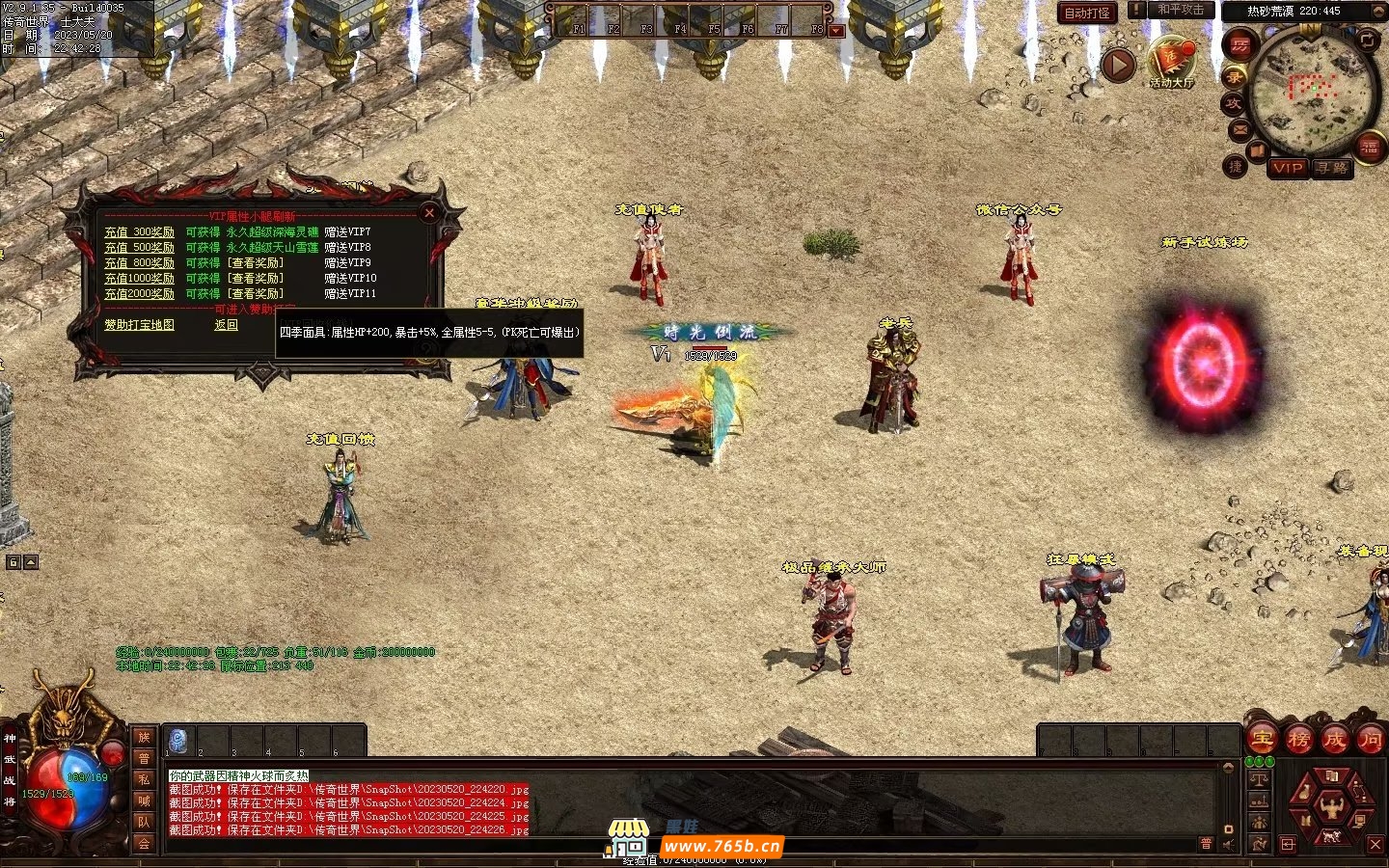
Task: Open the bag pouch icon
Action: tap(1305, 792)
